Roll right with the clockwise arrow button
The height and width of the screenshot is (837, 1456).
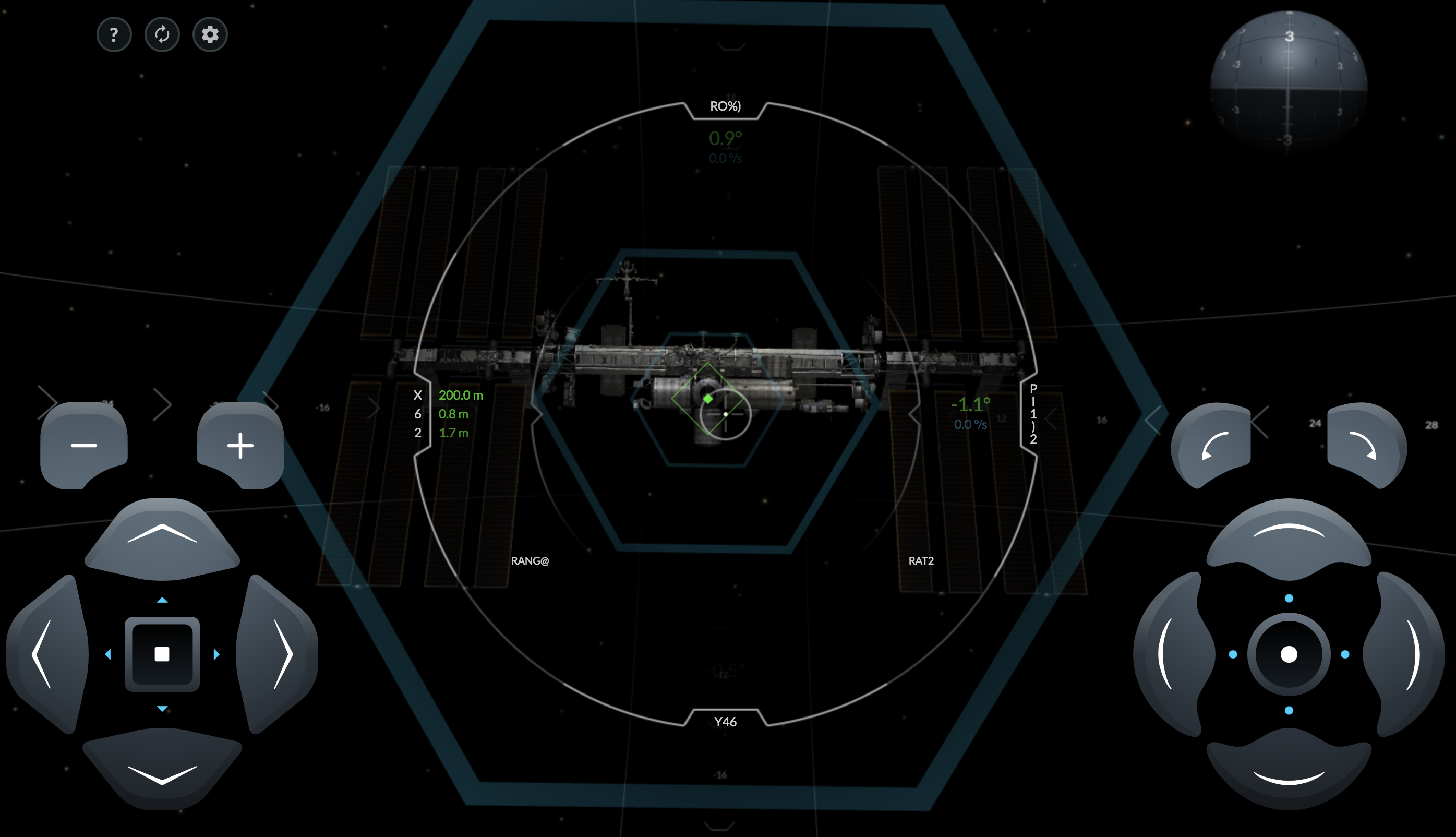1366,446
